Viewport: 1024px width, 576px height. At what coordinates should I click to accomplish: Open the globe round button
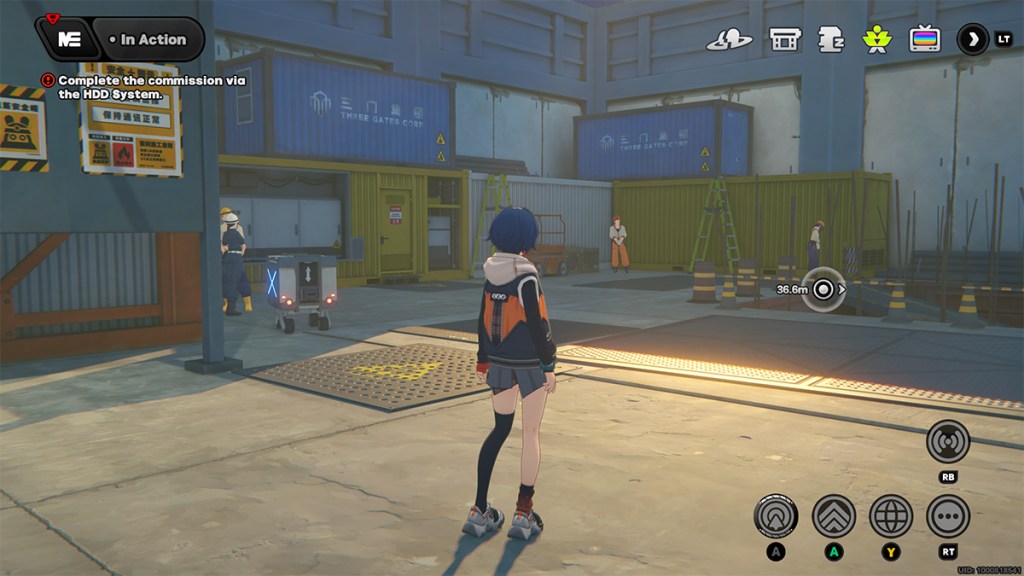(890, 516)
